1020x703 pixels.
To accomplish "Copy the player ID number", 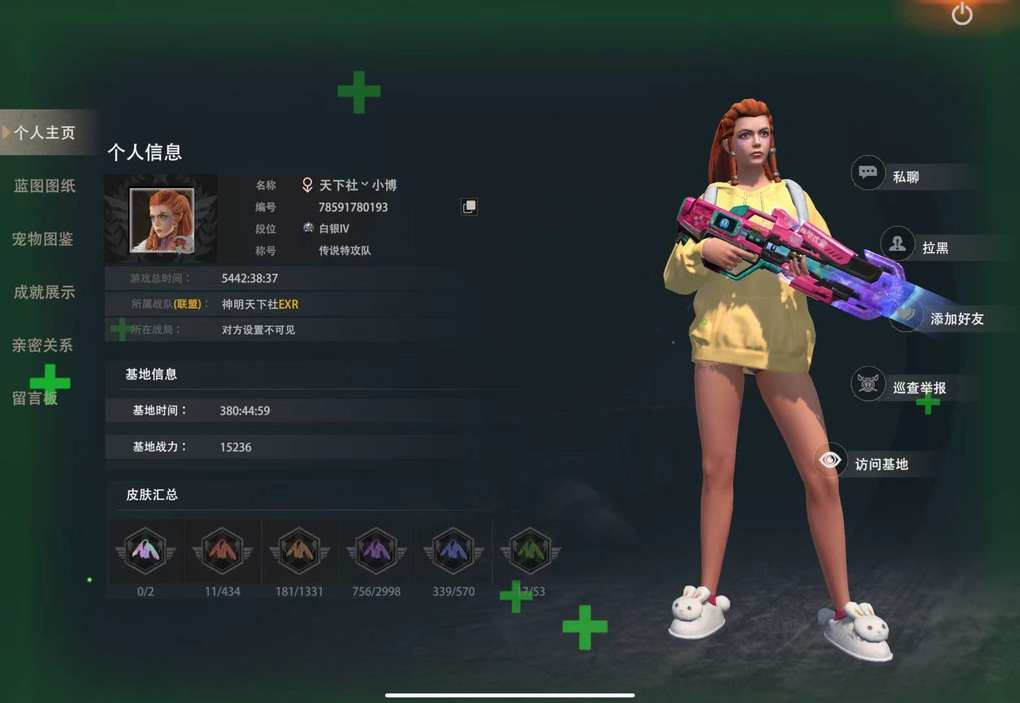I will [x=469, y=206].
